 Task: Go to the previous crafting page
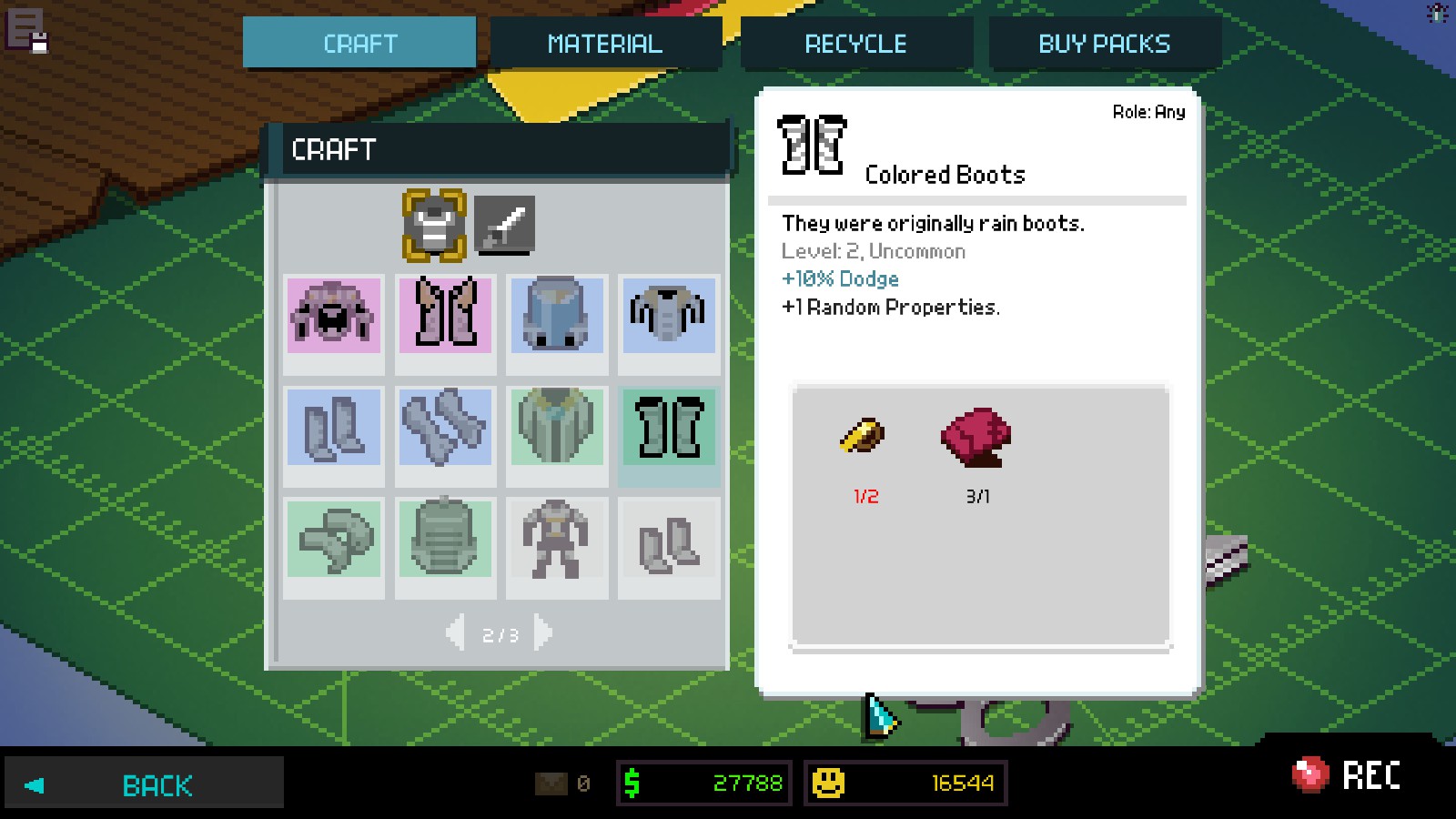point(456,632)
